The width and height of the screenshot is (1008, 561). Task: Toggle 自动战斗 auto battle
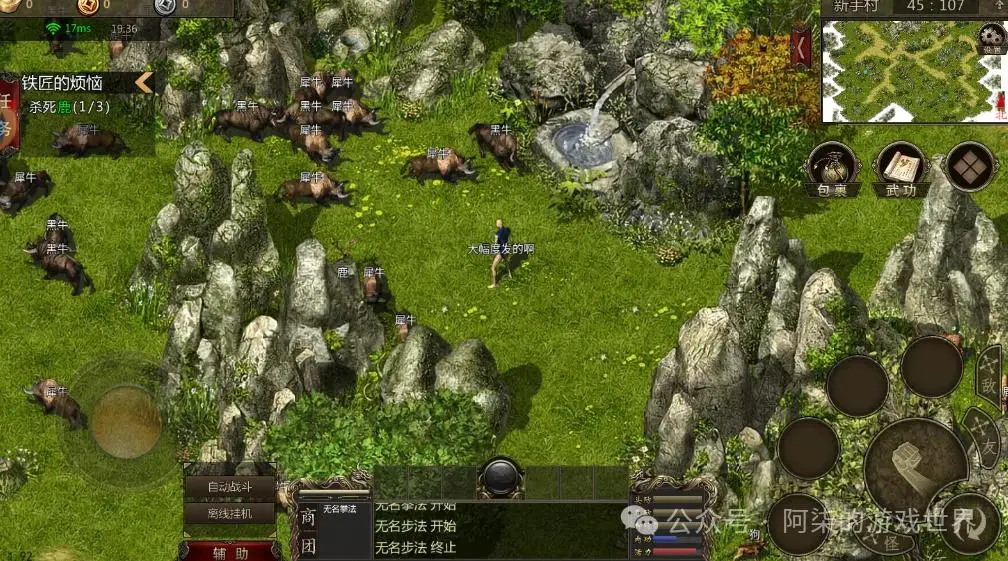[228, 487]
